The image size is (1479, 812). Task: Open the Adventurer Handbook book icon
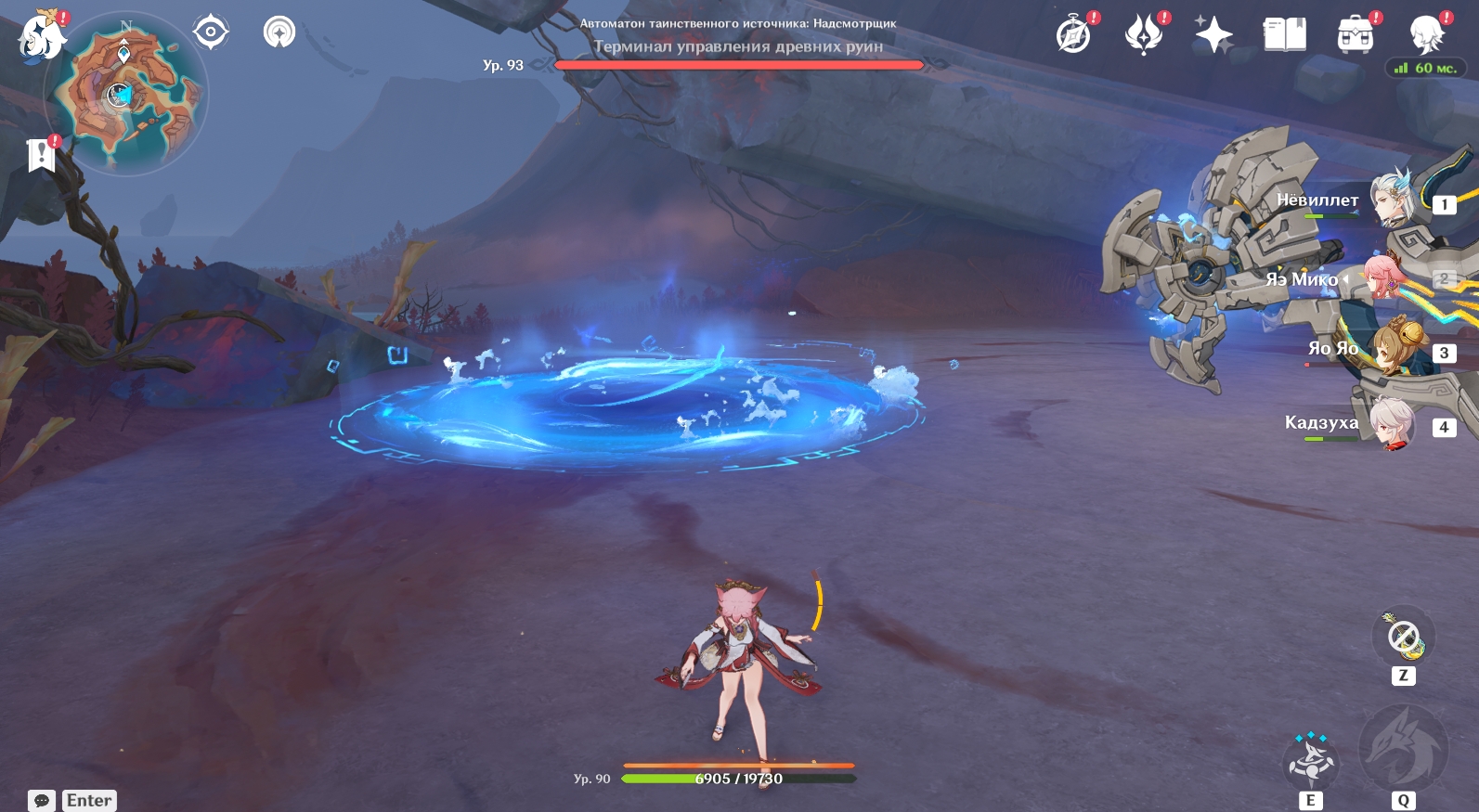[1284, 36]
